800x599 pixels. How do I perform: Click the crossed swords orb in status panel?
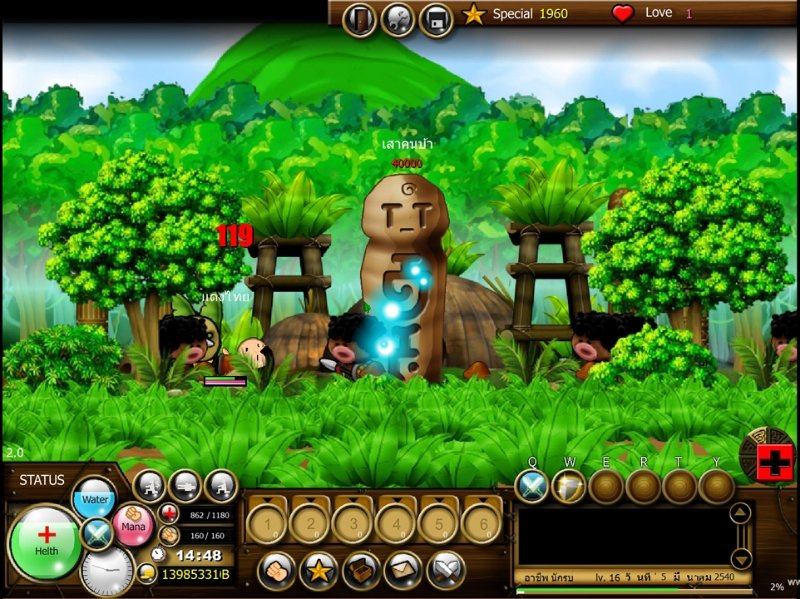coord(98,534)
